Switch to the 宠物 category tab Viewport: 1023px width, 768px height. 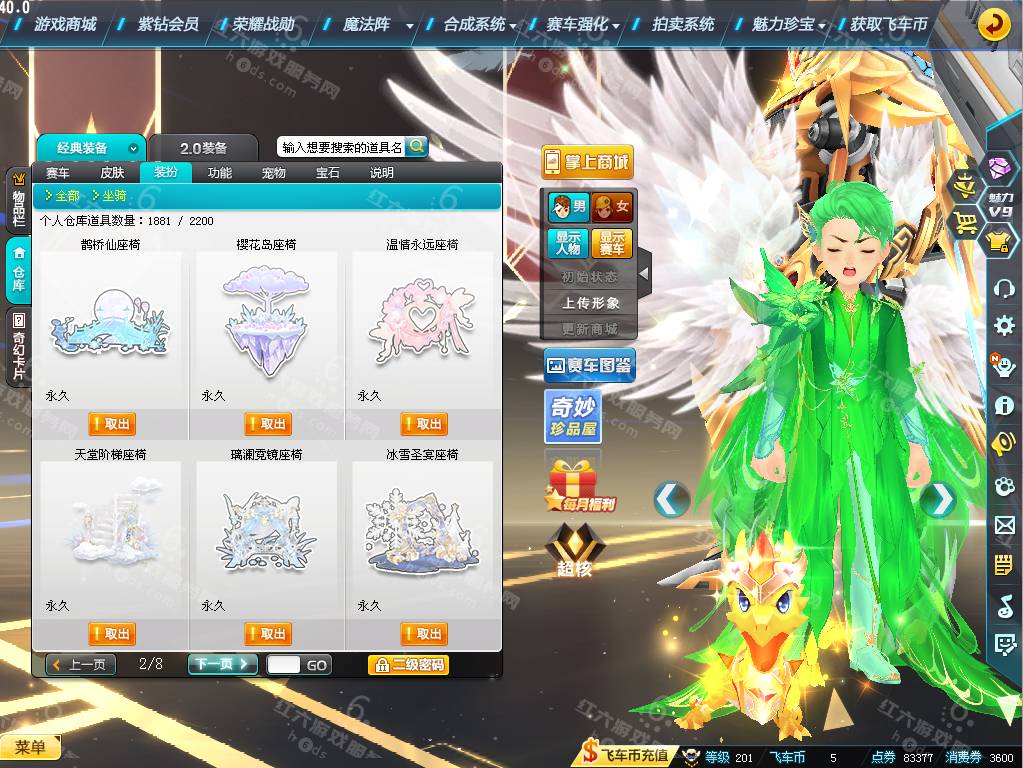[x=273, y=173]
